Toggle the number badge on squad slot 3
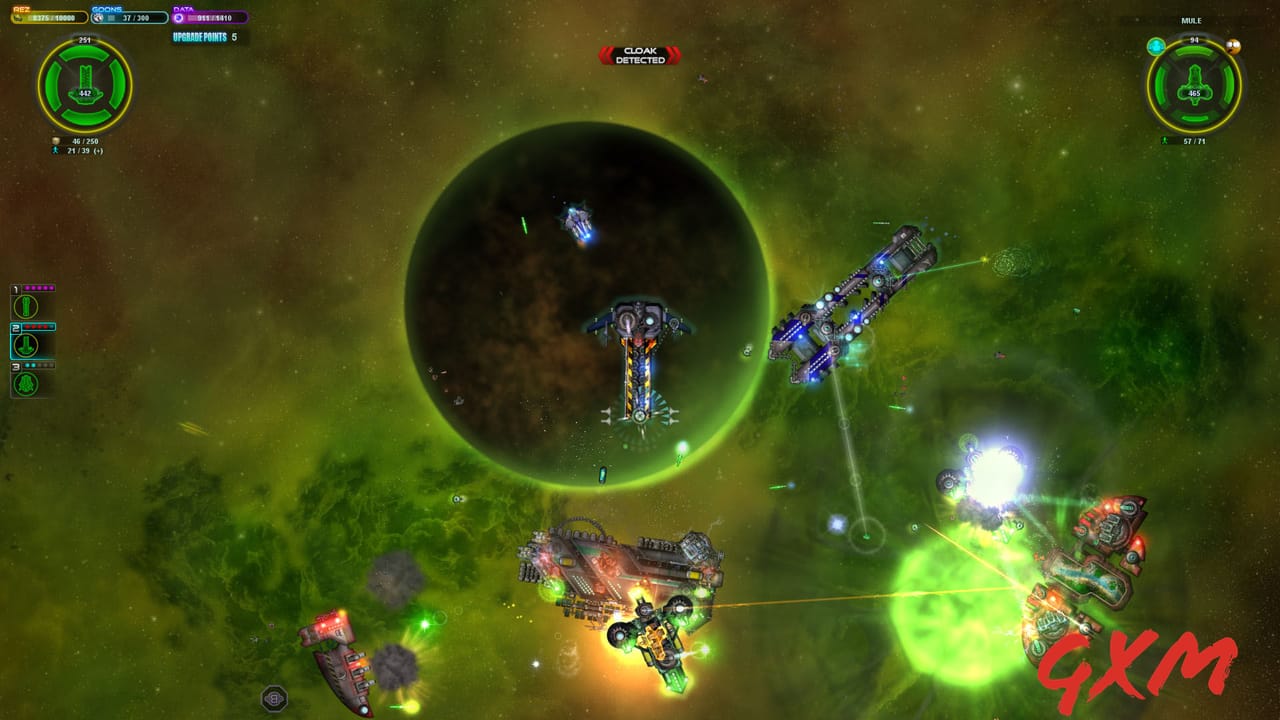The width and height of the screenshot is (1280, 720). coord(15,367)
